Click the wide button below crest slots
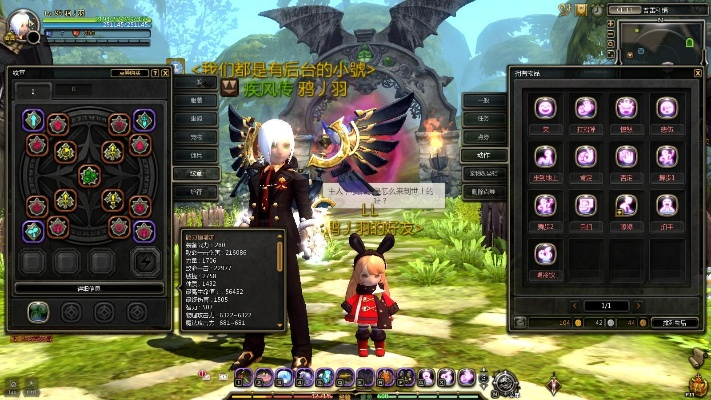The image size is (711, 400). [90, 288]
